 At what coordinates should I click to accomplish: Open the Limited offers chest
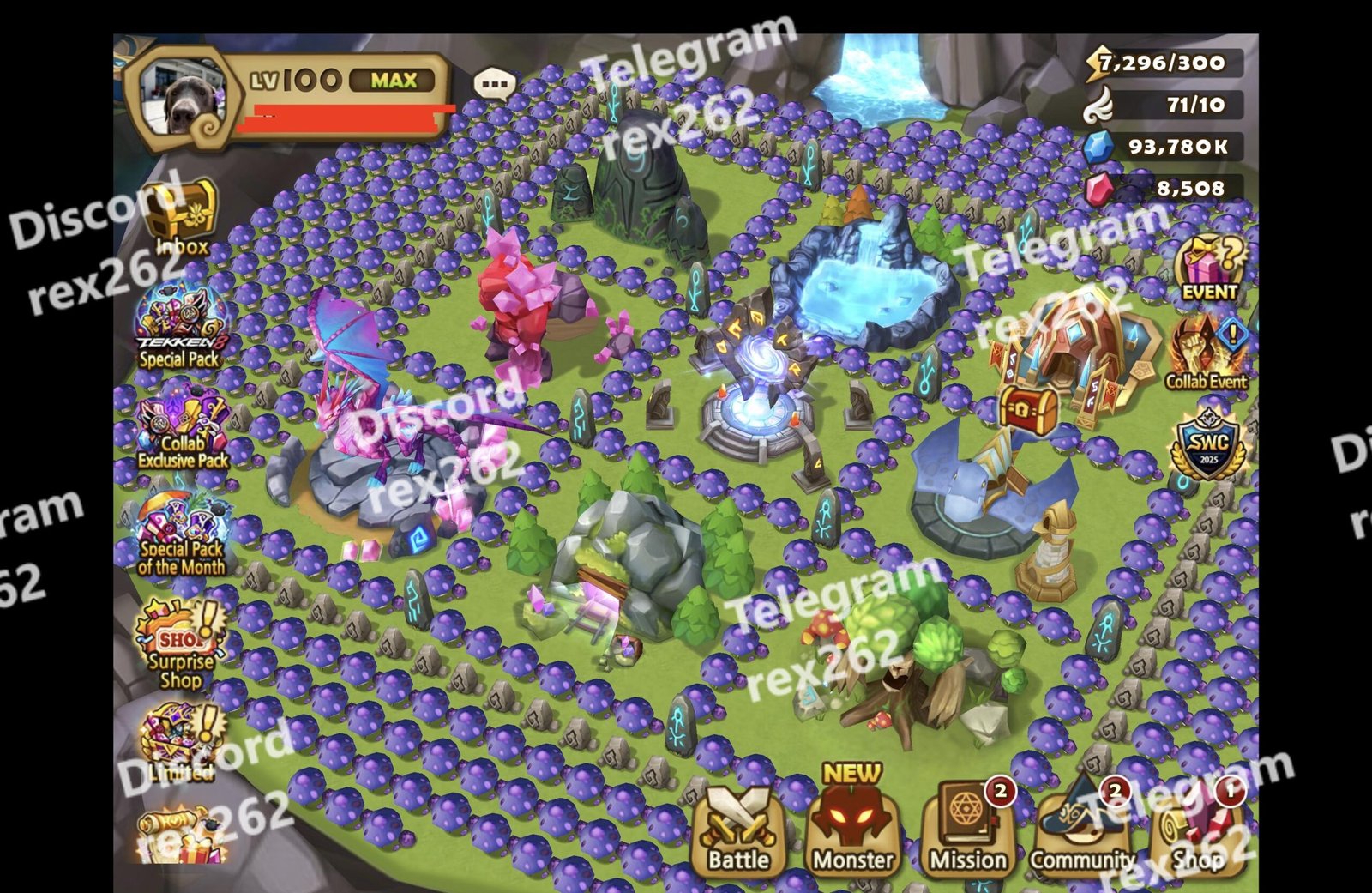click(180, 743)
